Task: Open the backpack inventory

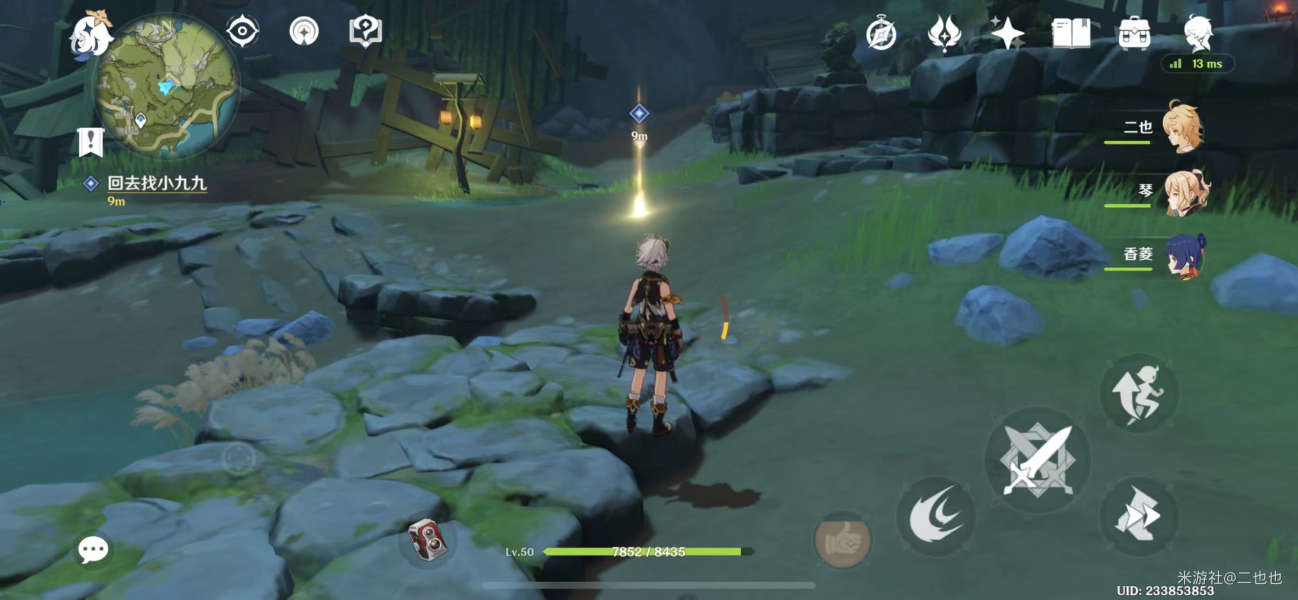Action: [1134, 34]
